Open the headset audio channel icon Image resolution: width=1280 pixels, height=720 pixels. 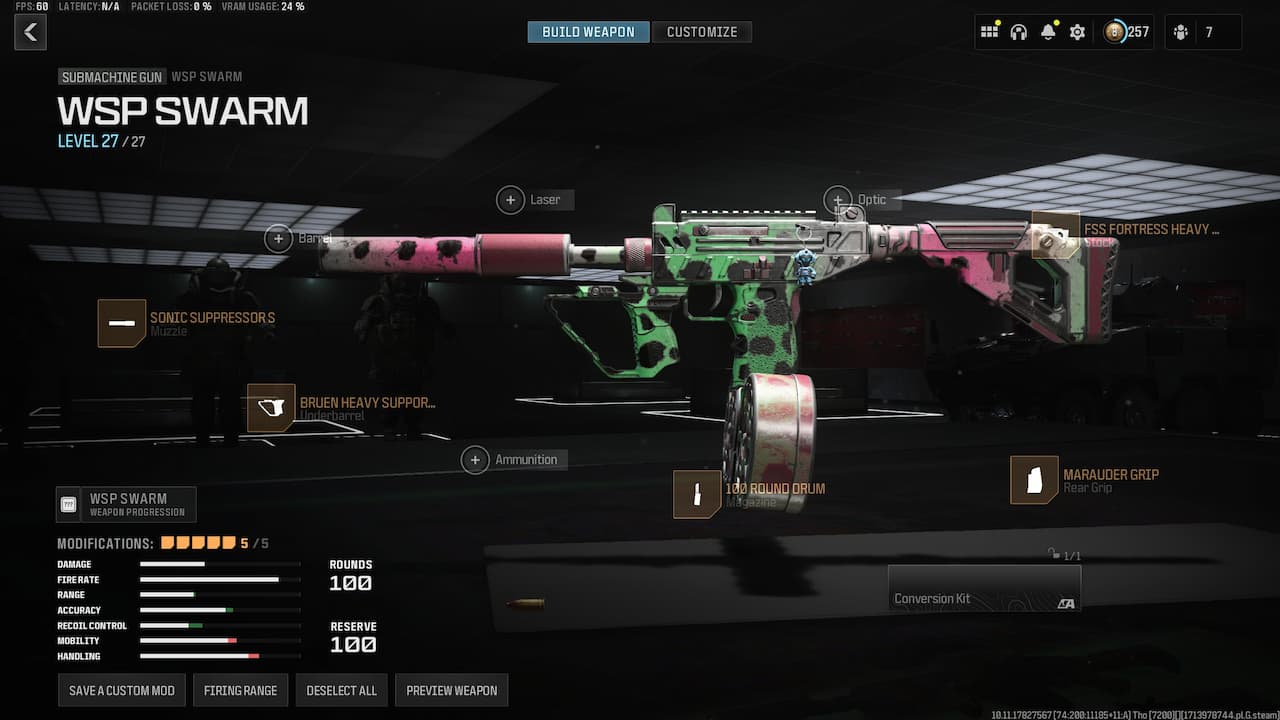1018,31
